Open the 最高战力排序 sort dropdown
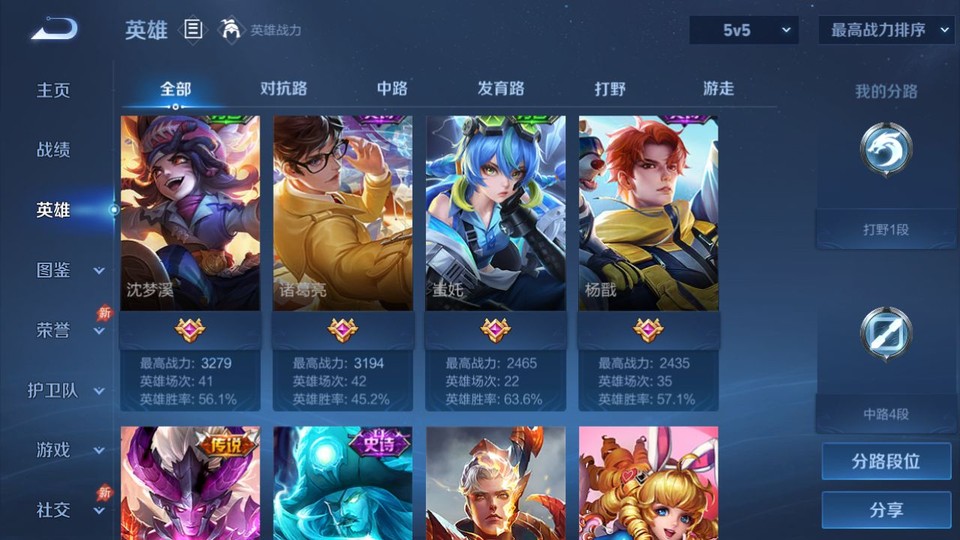Viewport: 960px width, 540px height. [887, 30]
